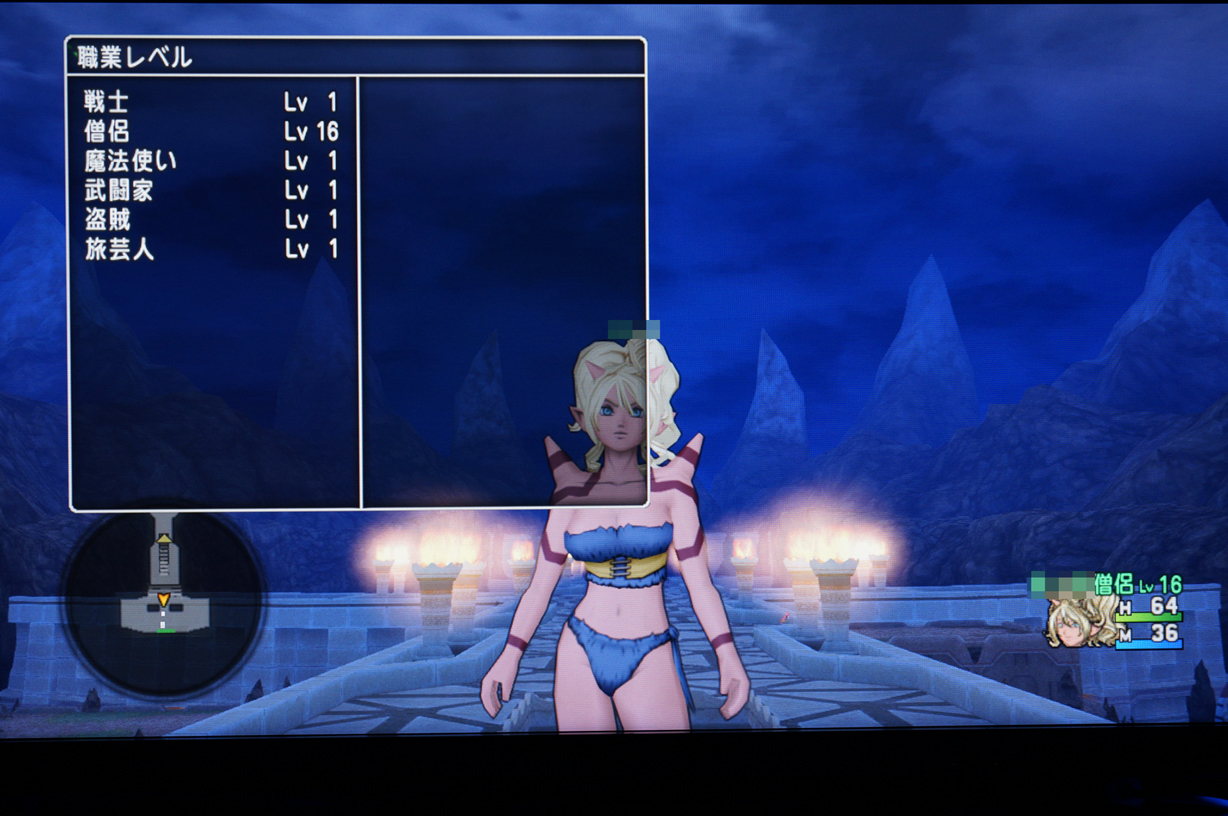Screen dimensions: 1228x816
Task: Select the 戦士 job row
Action: point(210,102)
